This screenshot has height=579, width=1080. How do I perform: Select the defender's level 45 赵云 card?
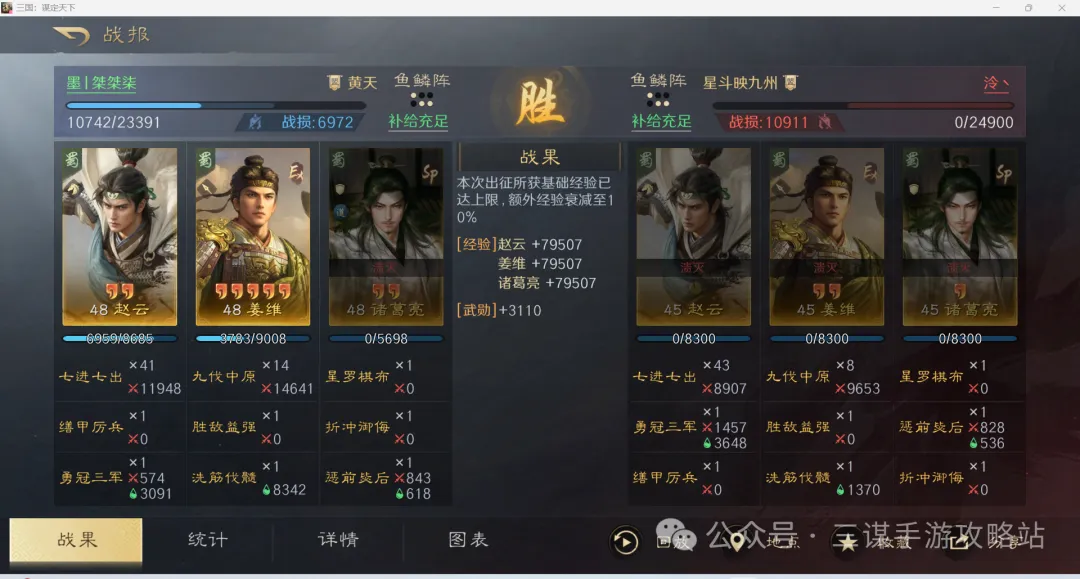[x=693, y=236]
